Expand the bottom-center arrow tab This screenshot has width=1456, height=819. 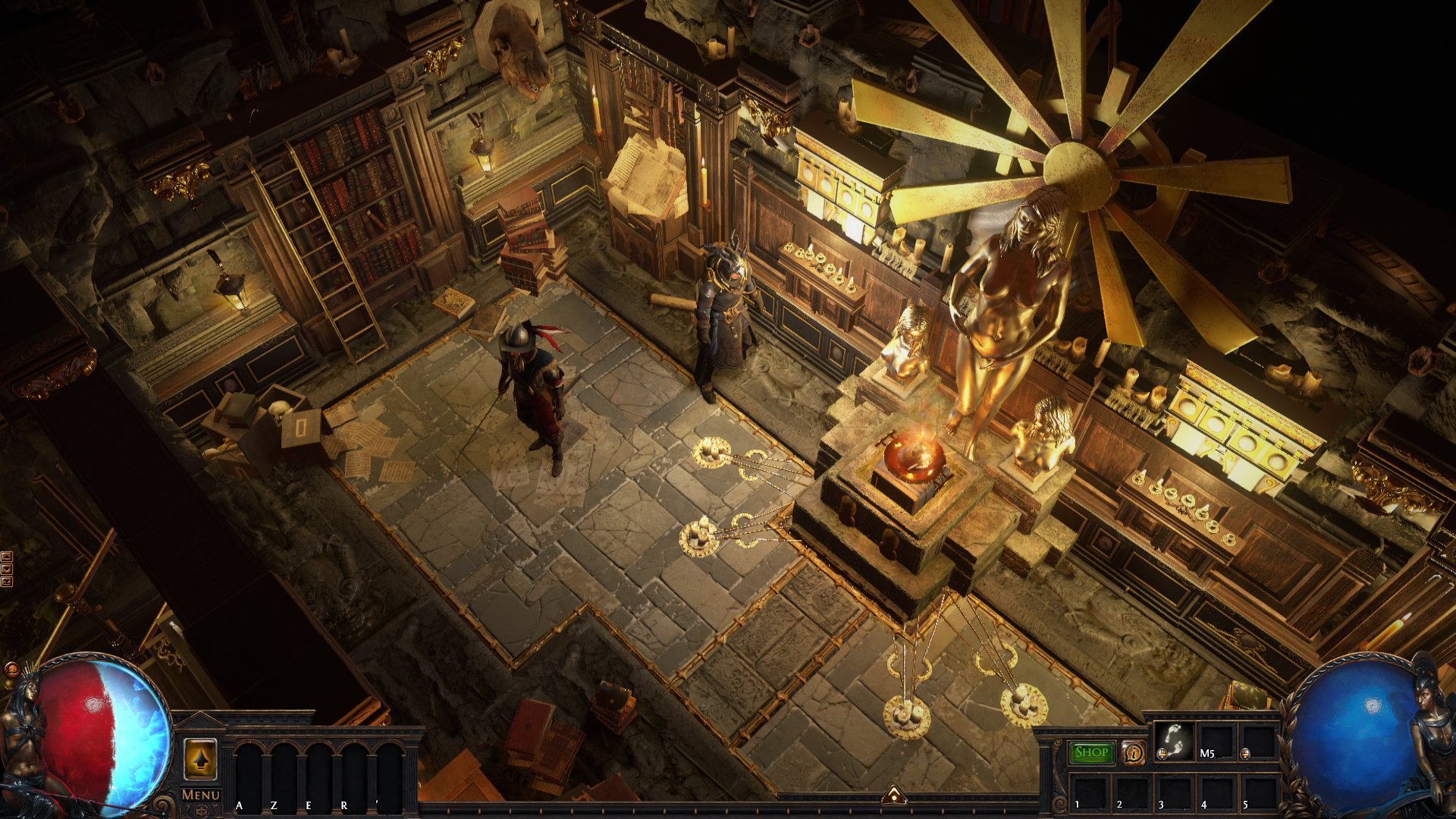click(894, 795)
